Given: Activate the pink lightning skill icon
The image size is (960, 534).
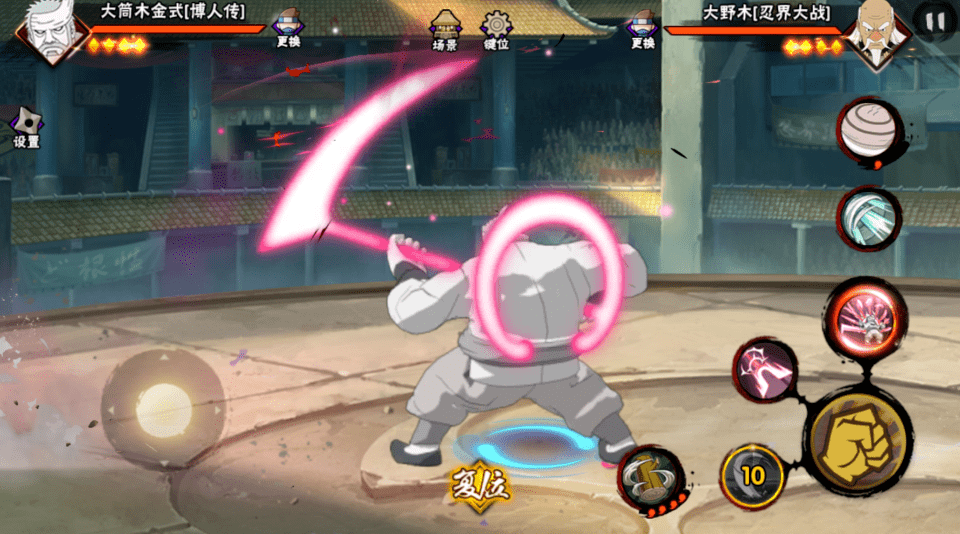Looking at the screenshot, I should pyautogui.click(x=765, y=368).
